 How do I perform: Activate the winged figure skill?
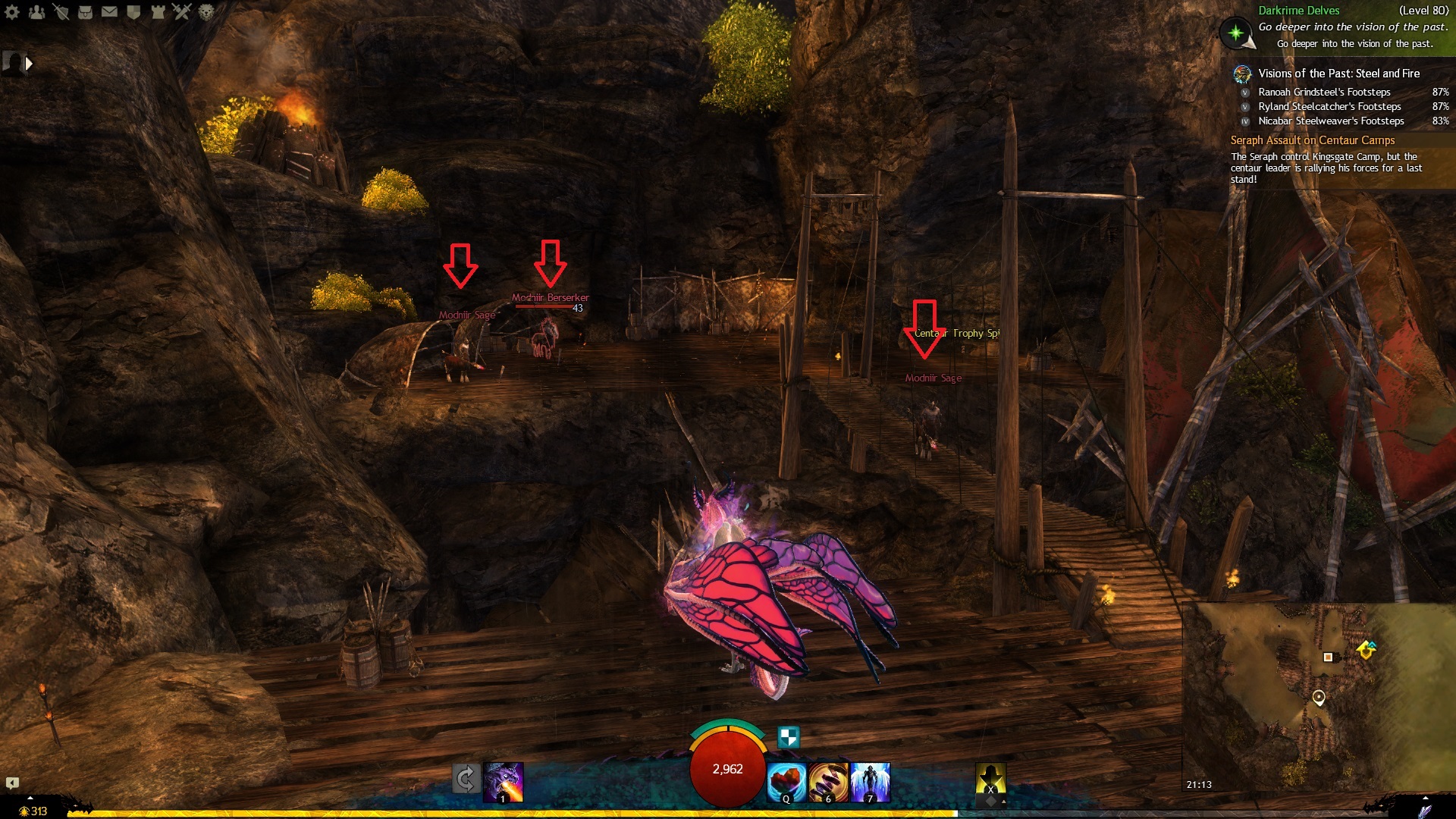pyautogui.click(x=871, y=782)
